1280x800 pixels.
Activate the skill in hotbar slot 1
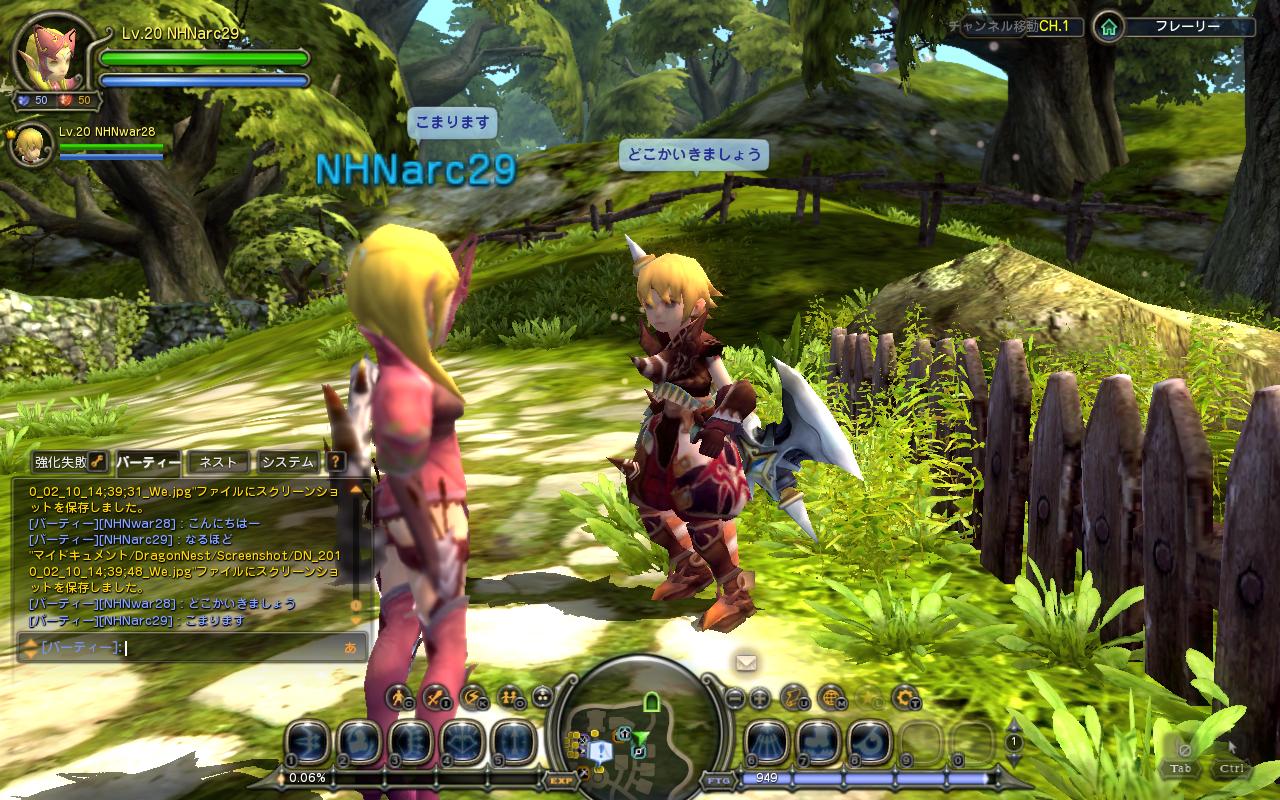(x=307, y=743)
